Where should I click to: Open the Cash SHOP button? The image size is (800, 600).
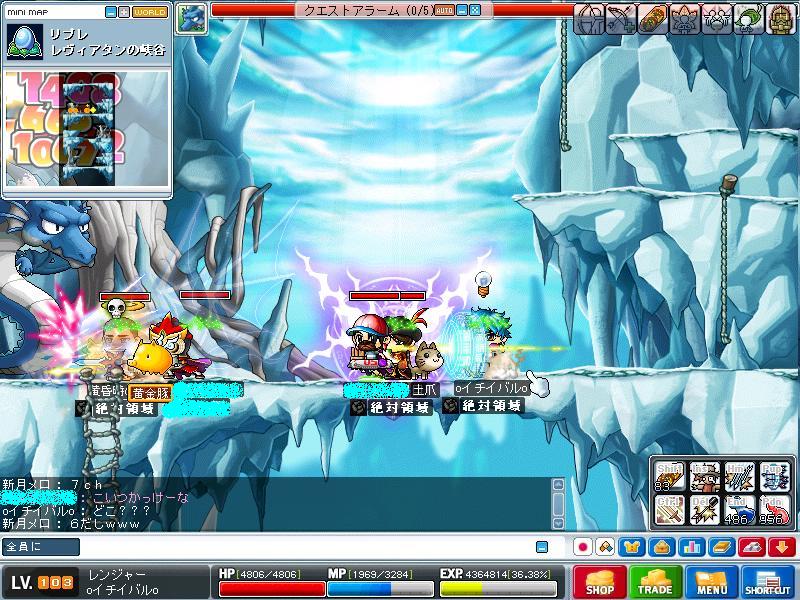(600, 582)
